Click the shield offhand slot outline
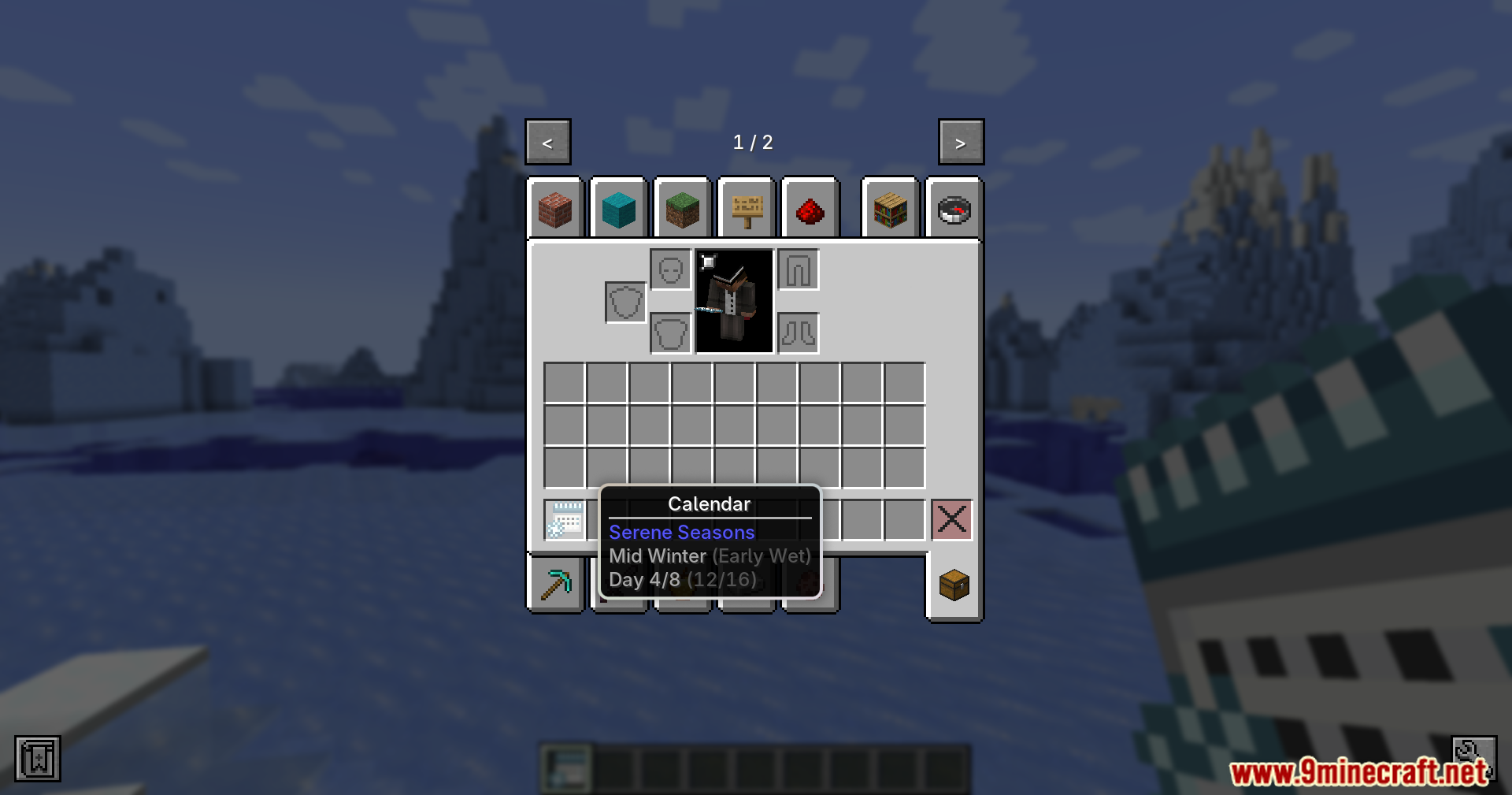 coord(624,302)
